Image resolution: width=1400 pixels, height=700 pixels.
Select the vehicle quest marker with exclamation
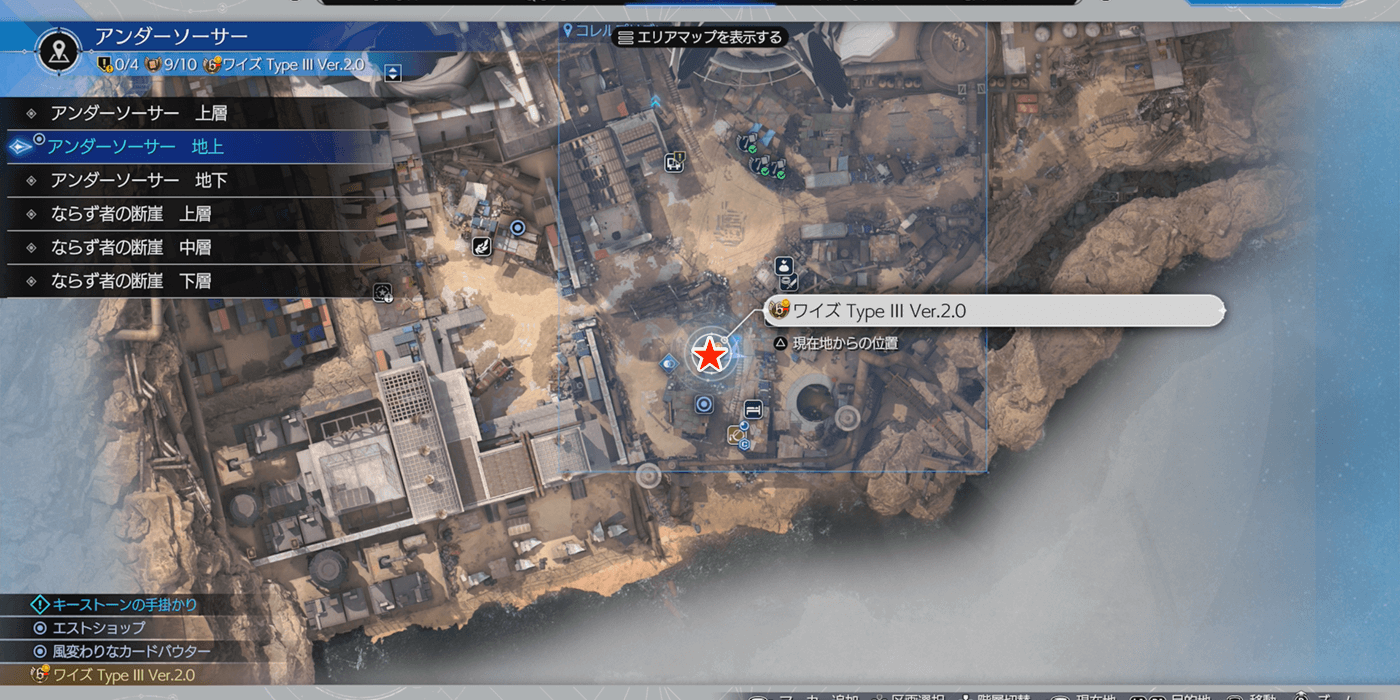[675, 161]
